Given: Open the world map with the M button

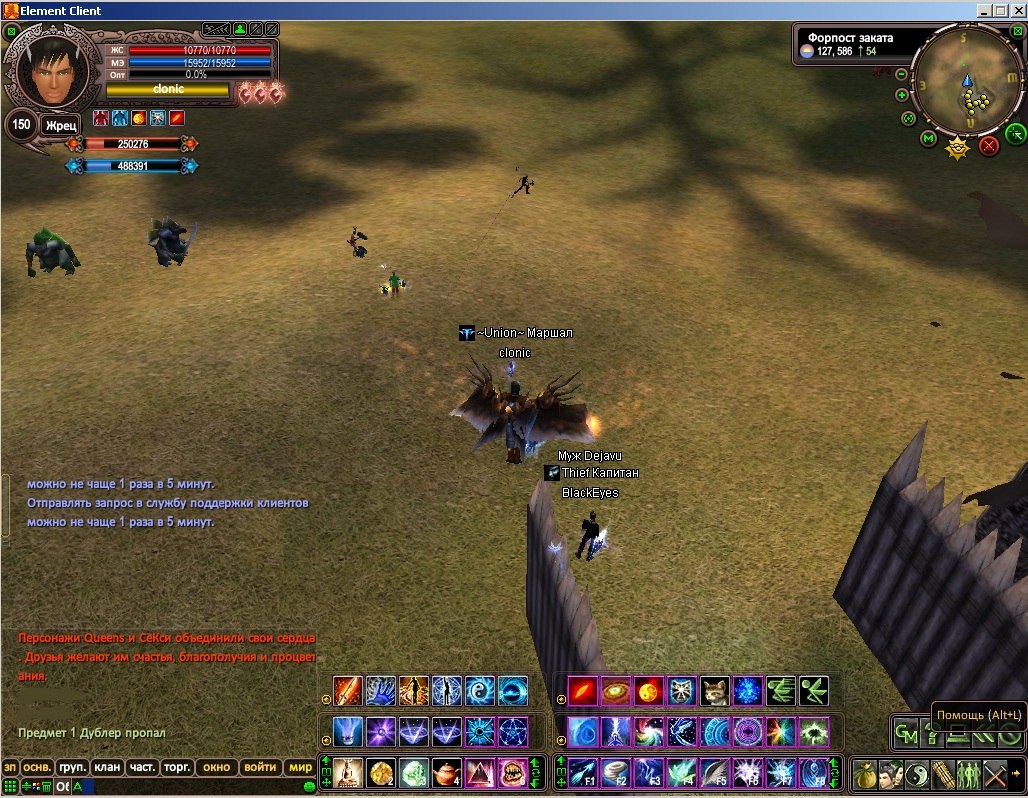Looking at the screenshot, I should pos(929,137).
